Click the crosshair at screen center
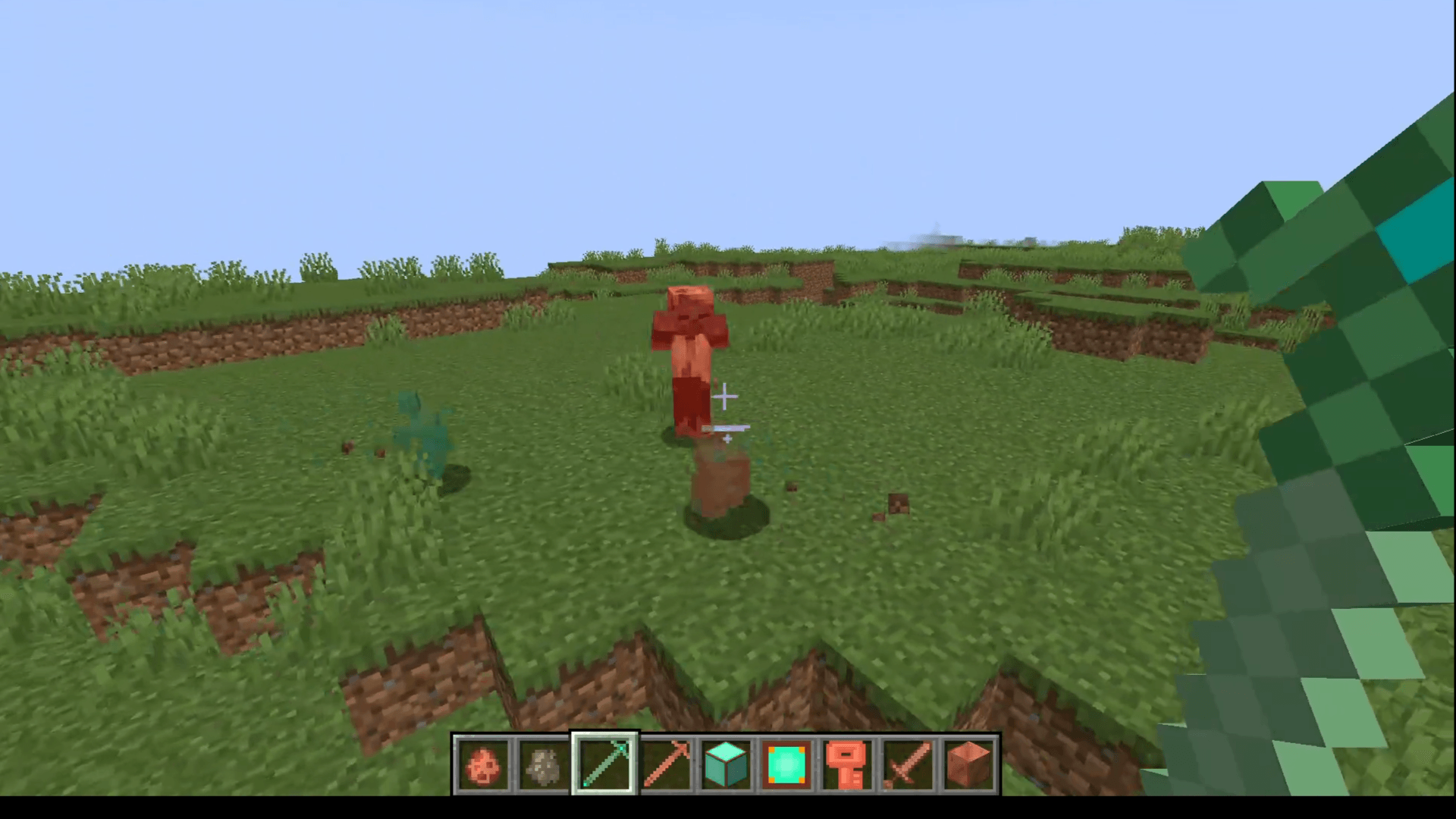This screenshot has width=1456, height=819. tap(724, 396)
